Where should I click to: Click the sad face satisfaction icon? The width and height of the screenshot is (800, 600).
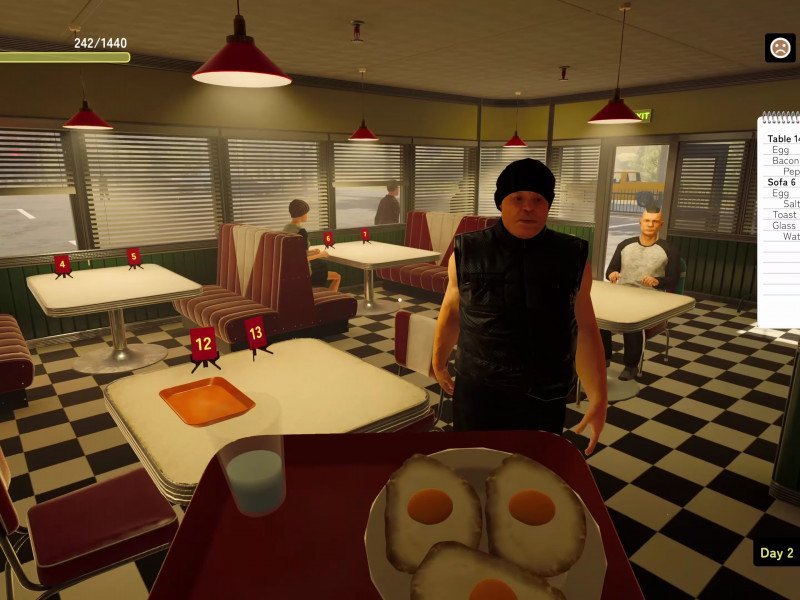(x=780, y=47)
